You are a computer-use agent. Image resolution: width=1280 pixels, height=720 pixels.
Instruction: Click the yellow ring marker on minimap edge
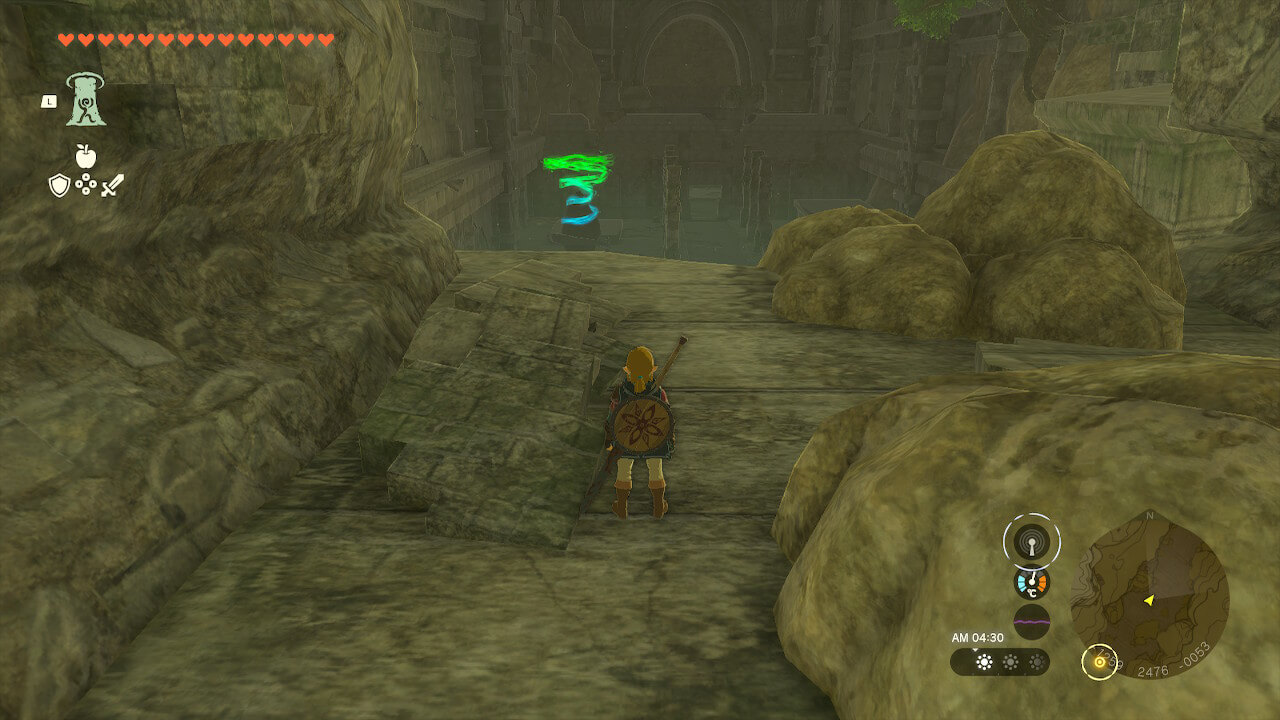point(1100,661)
